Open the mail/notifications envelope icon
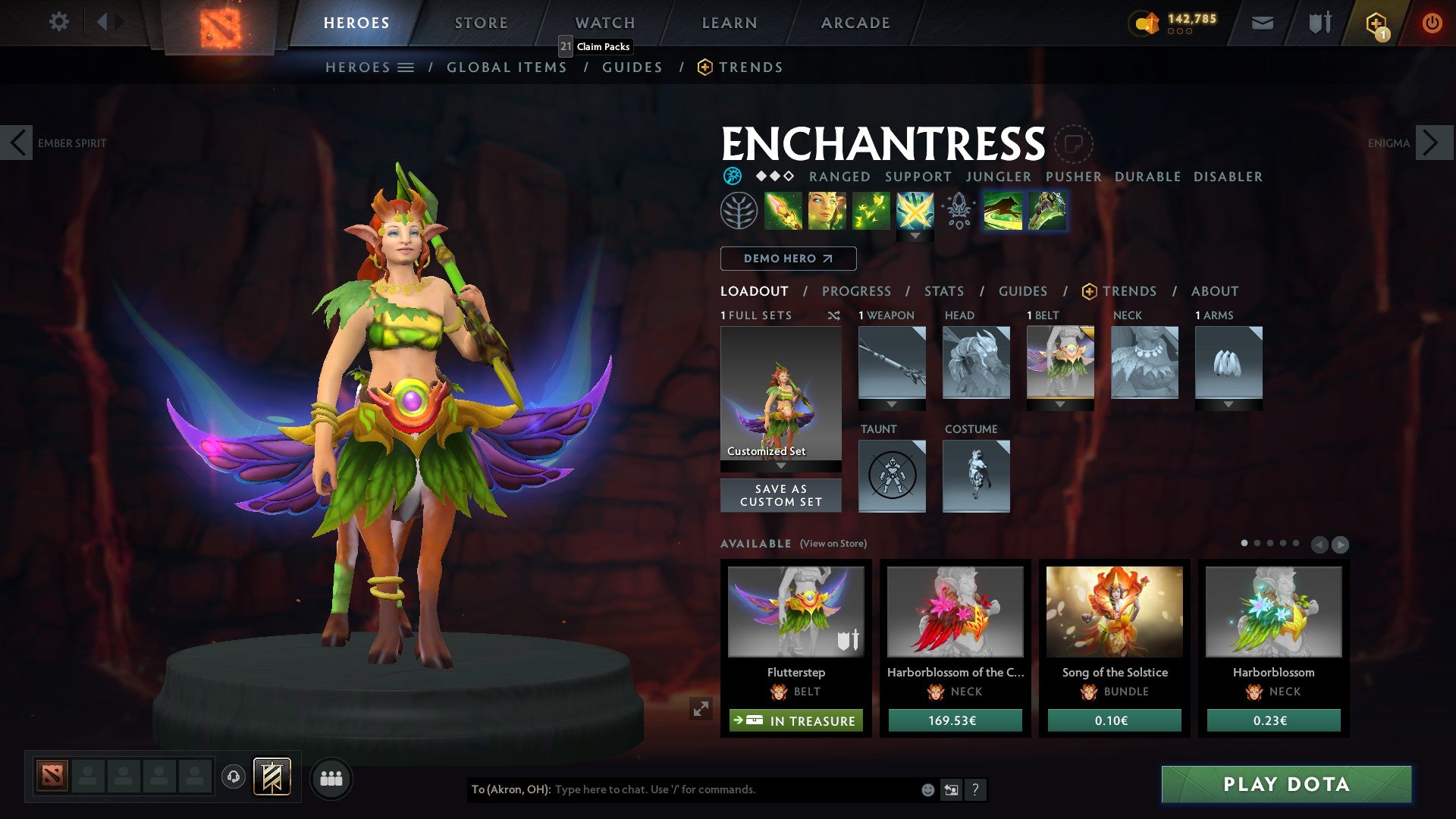 click(x=1262, y=23)
